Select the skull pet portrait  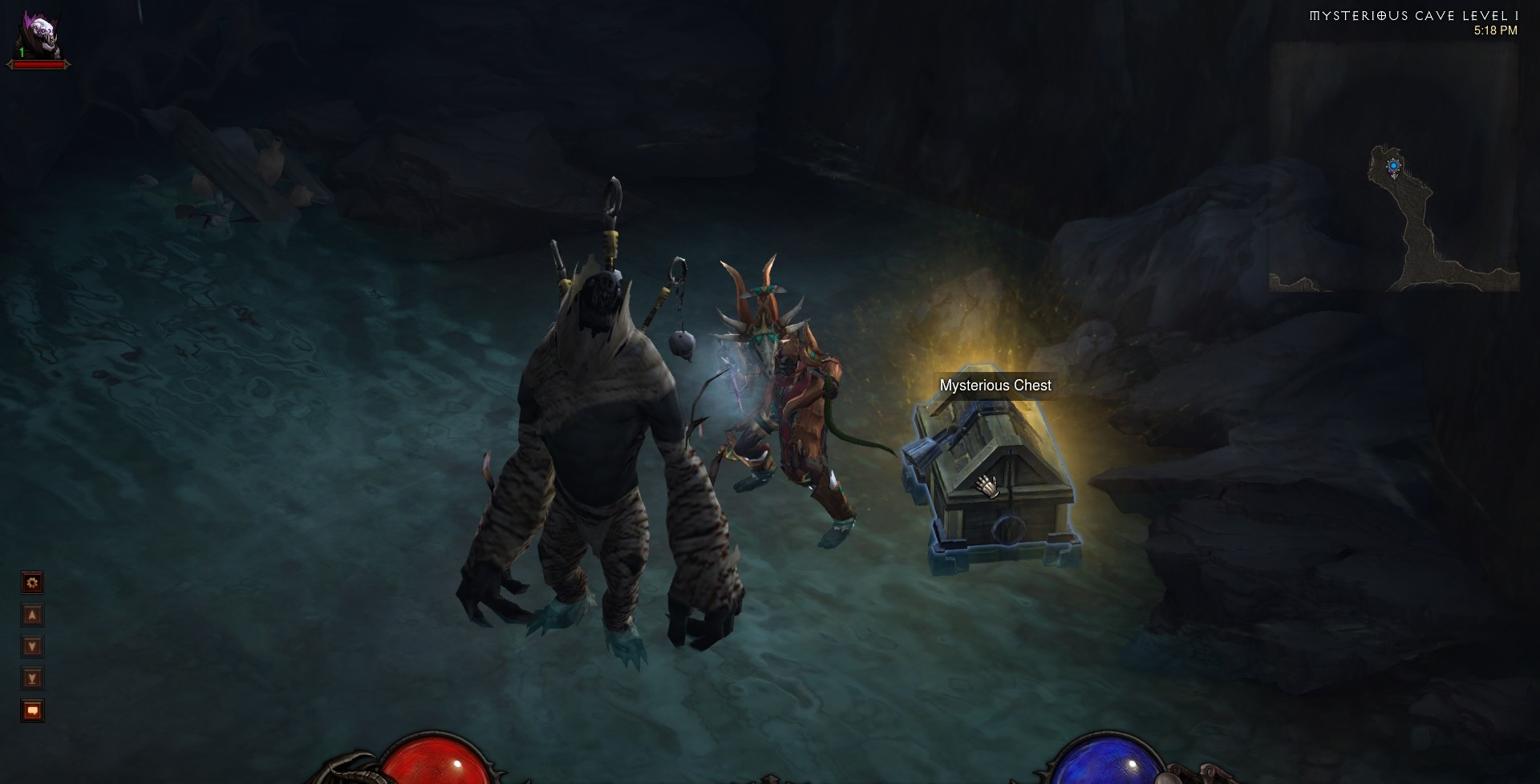[x=38, y=33]
